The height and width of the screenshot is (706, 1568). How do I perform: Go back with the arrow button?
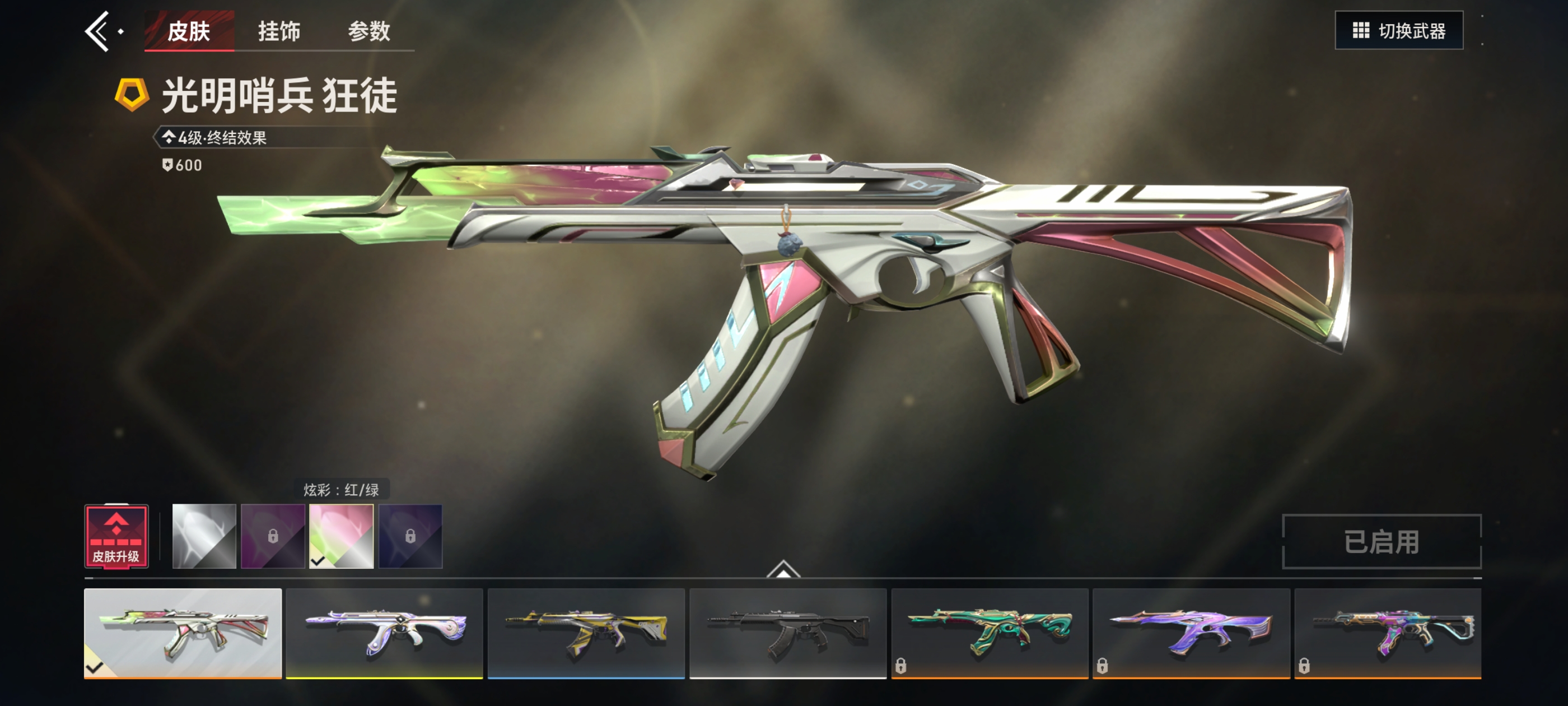coord(97,31)
